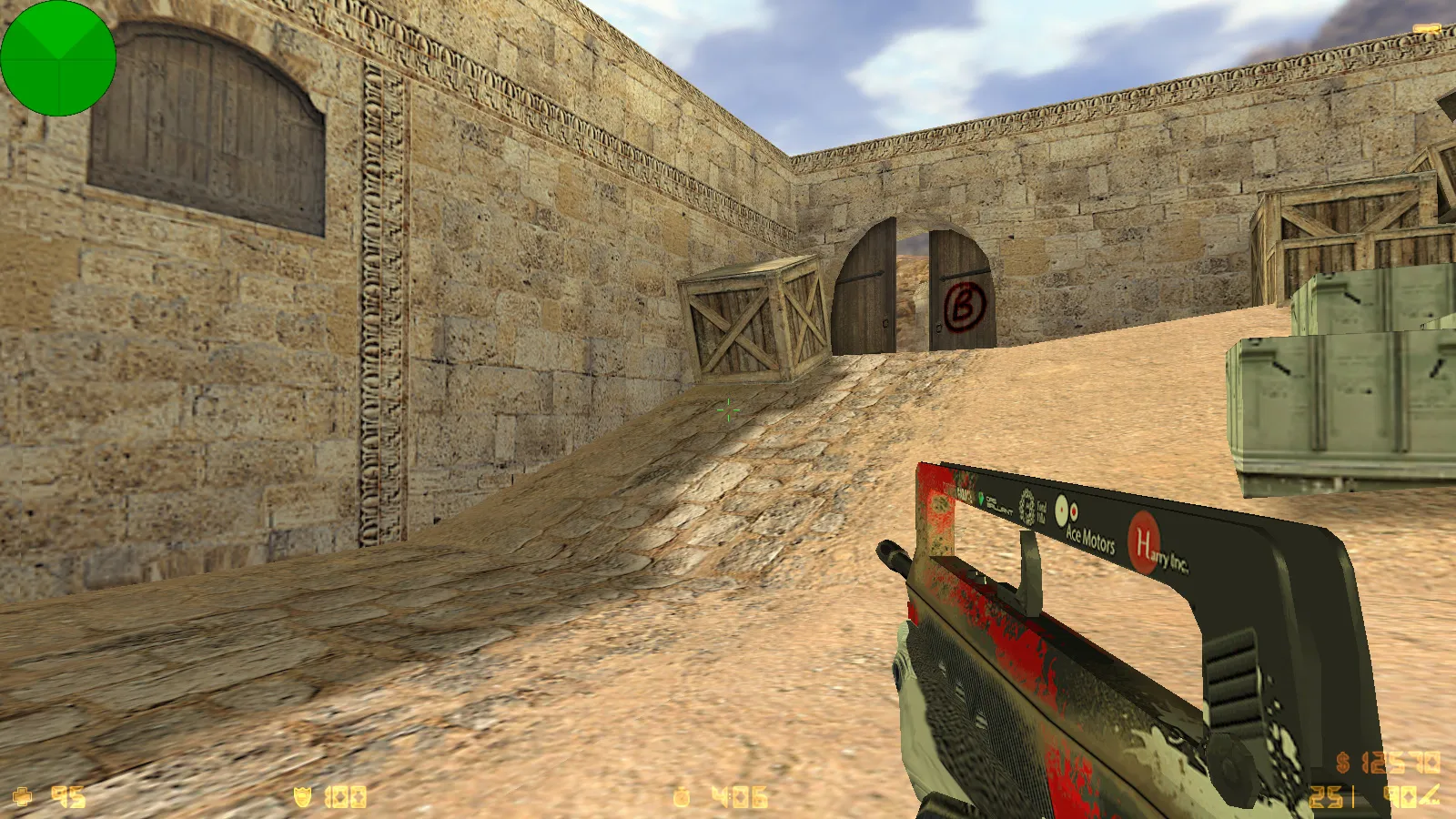Click the green ORS Brilliant gem sticker
This screenshot has width=1456, height=819.
point(981,500)
